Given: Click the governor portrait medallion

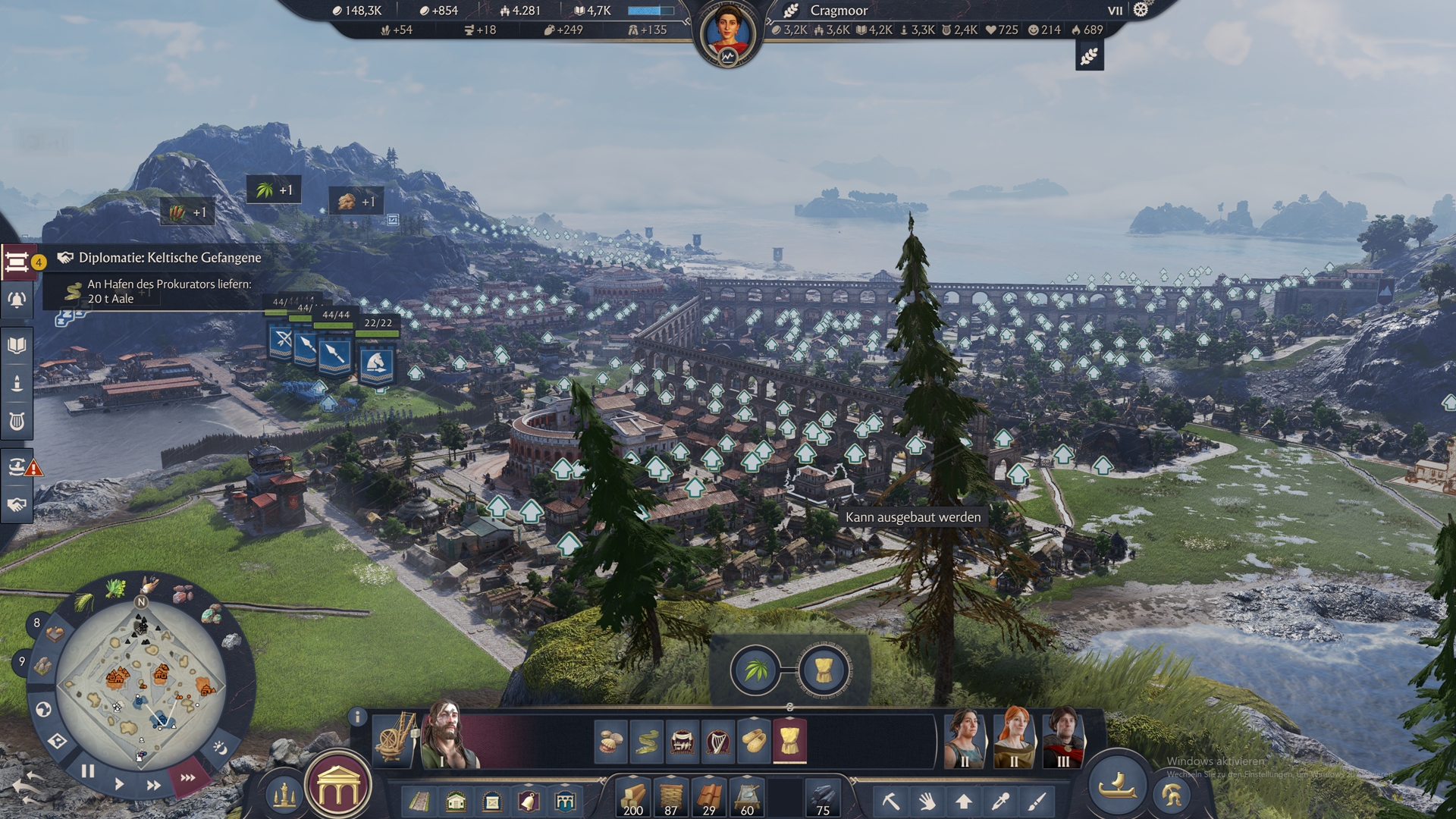Looking at the screenshot, I should click(727, 33).
